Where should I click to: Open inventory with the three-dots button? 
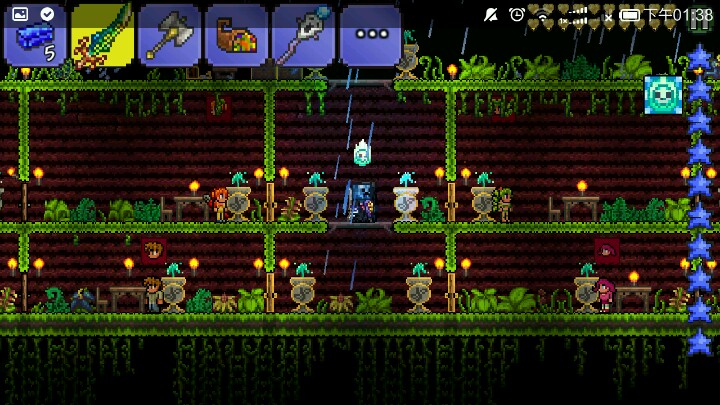tap(370, 35)
